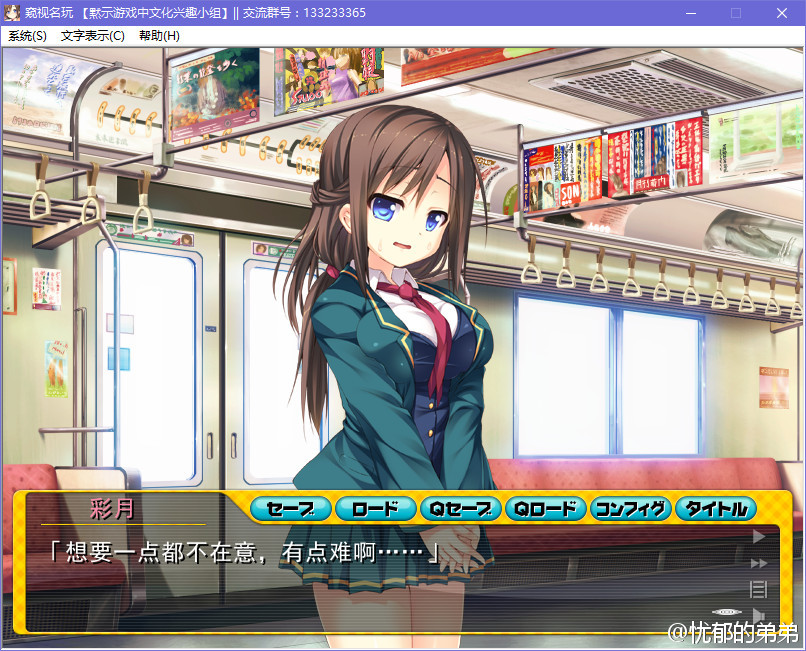Close the game window
Image resolution: width=806 pixels, height=651 pixels.
(781, 13)
